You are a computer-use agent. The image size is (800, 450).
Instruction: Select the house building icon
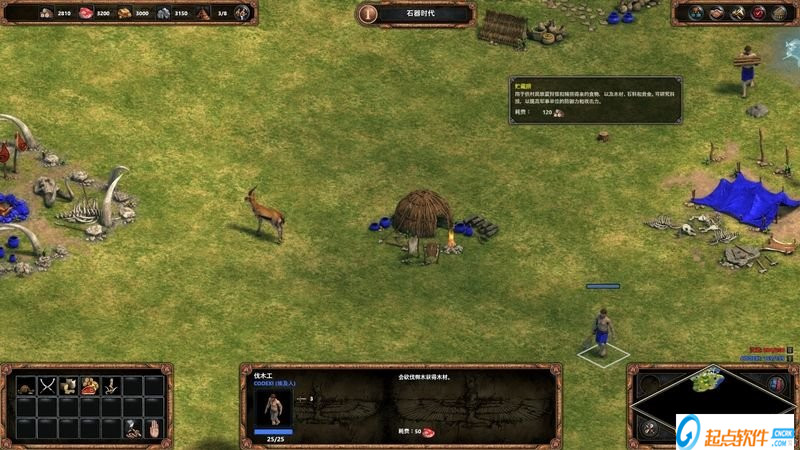26,385
